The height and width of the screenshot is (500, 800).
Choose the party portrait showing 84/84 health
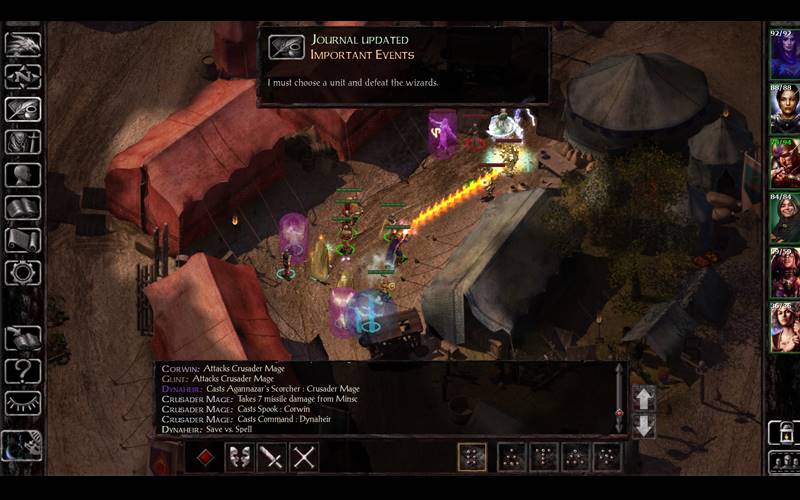click(783, 218)
